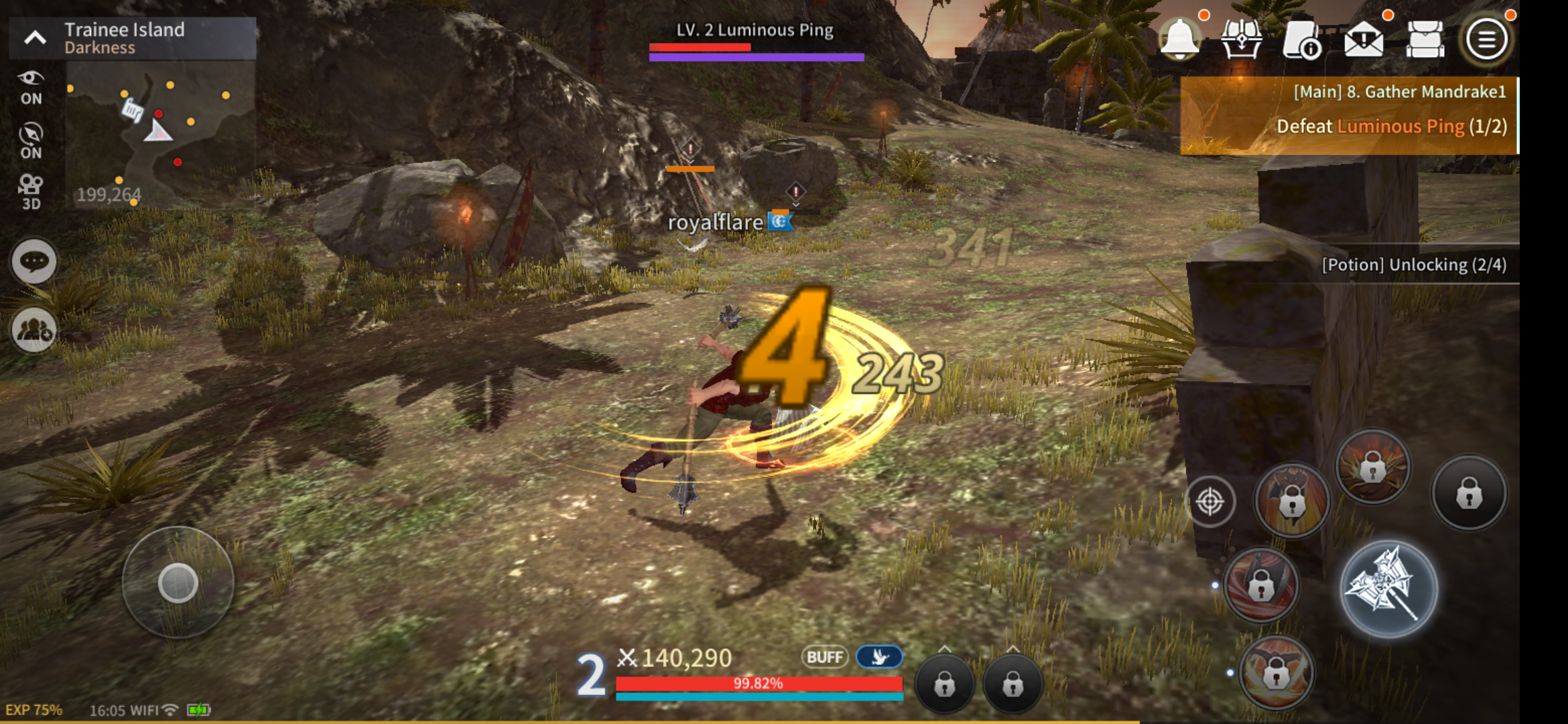Tap the movement joystick

coord(177,584)
